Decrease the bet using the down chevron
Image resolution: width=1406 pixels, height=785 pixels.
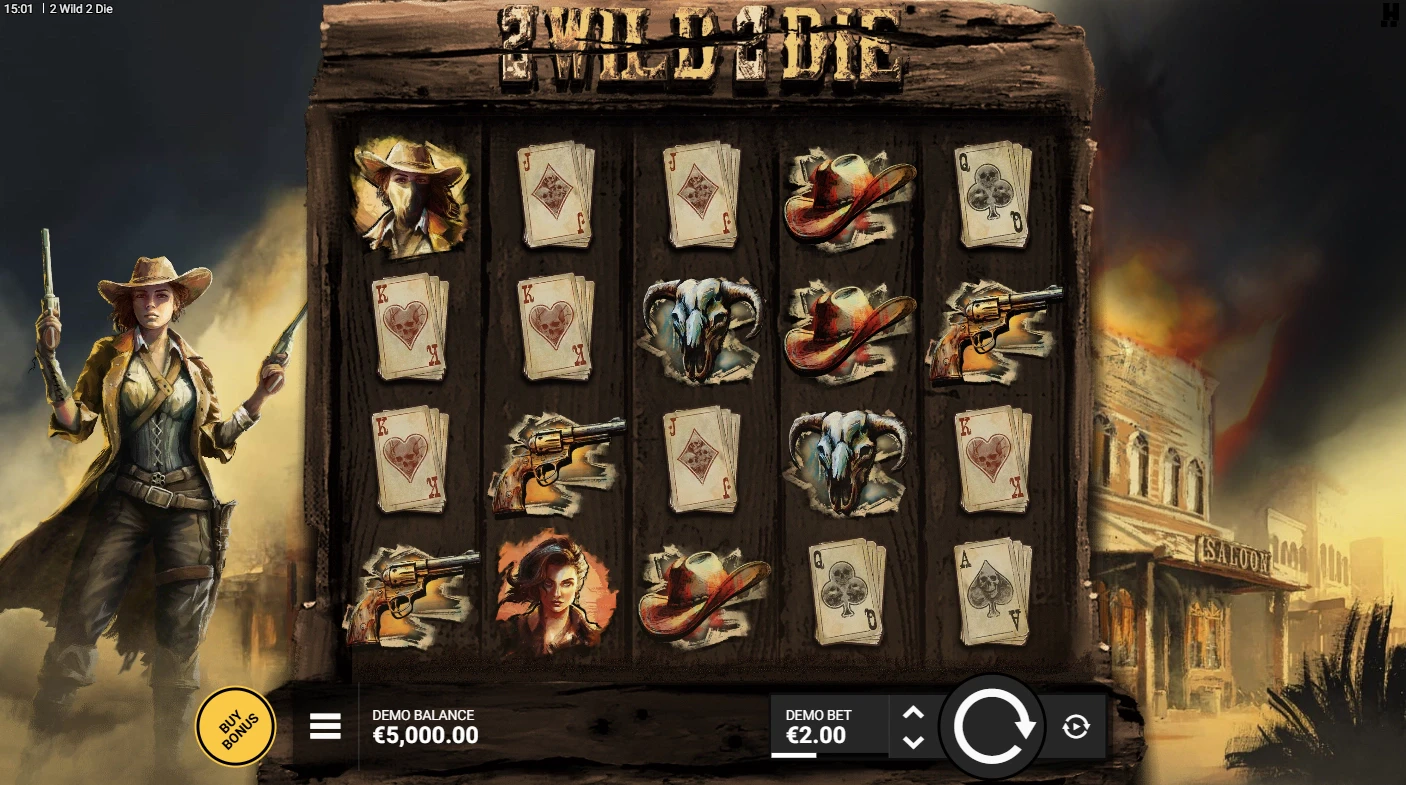pyautogui.click(x=913, y=741)
